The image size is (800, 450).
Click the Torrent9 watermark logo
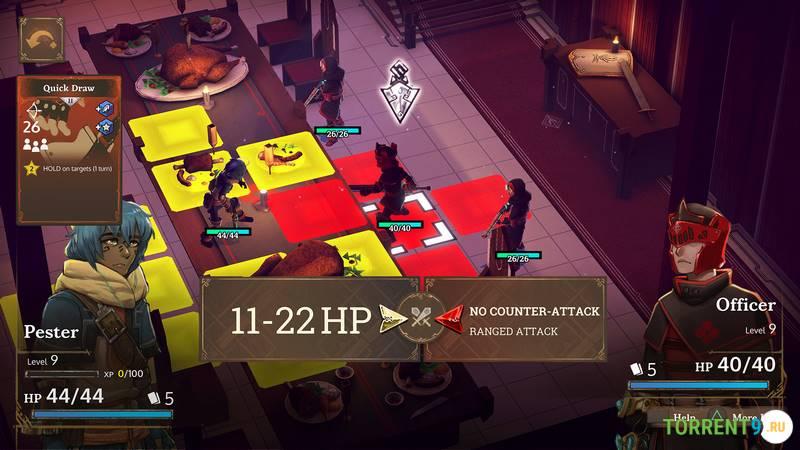point(722,423)
